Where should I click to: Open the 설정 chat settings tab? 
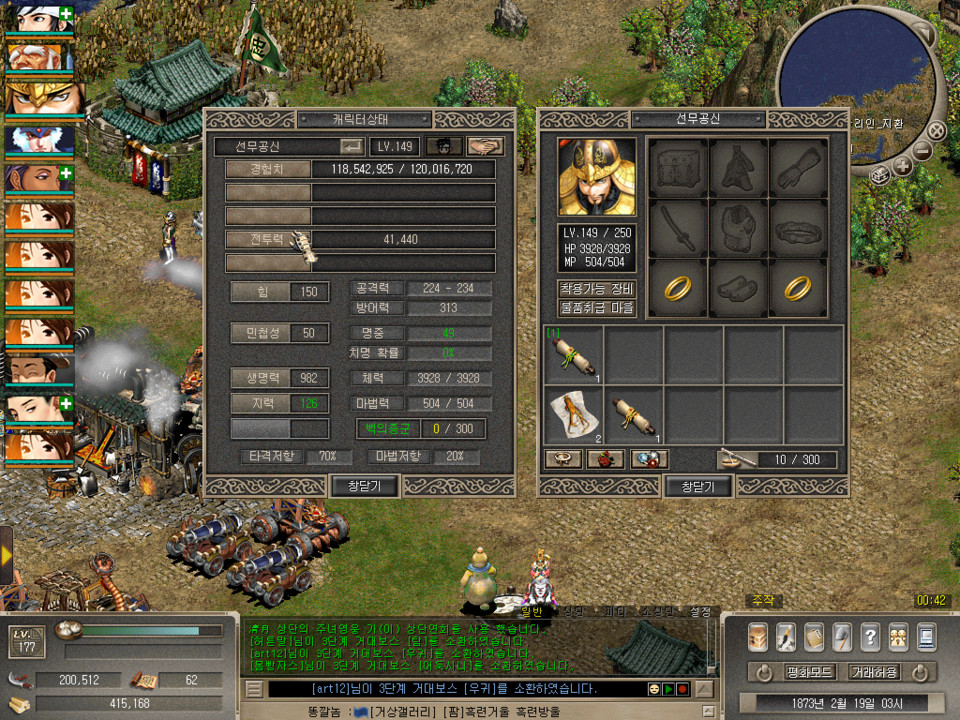pos(699,611)
